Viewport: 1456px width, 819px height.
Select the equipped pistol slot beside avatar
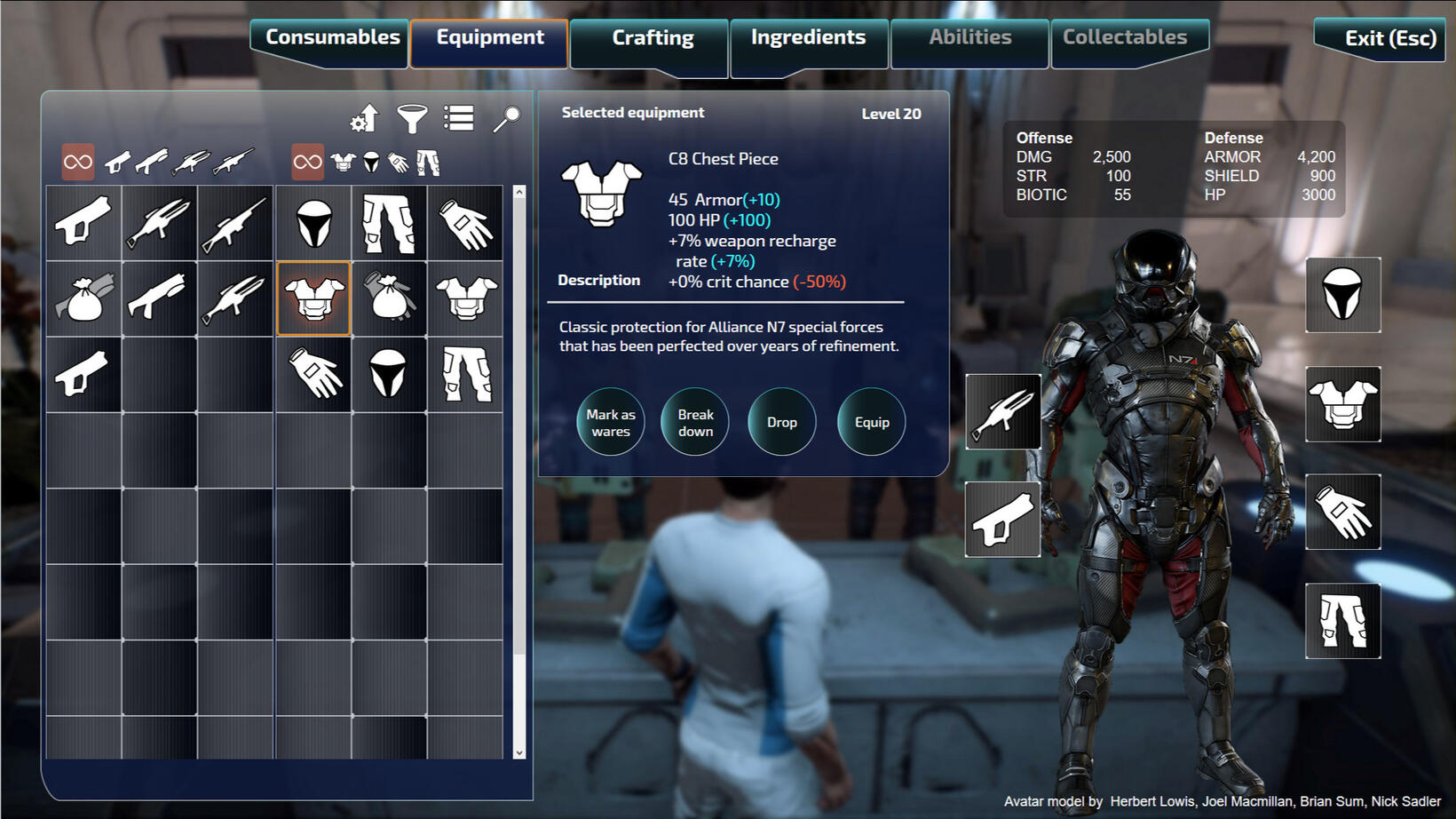pyautogui.click(x=1003, y=521)
